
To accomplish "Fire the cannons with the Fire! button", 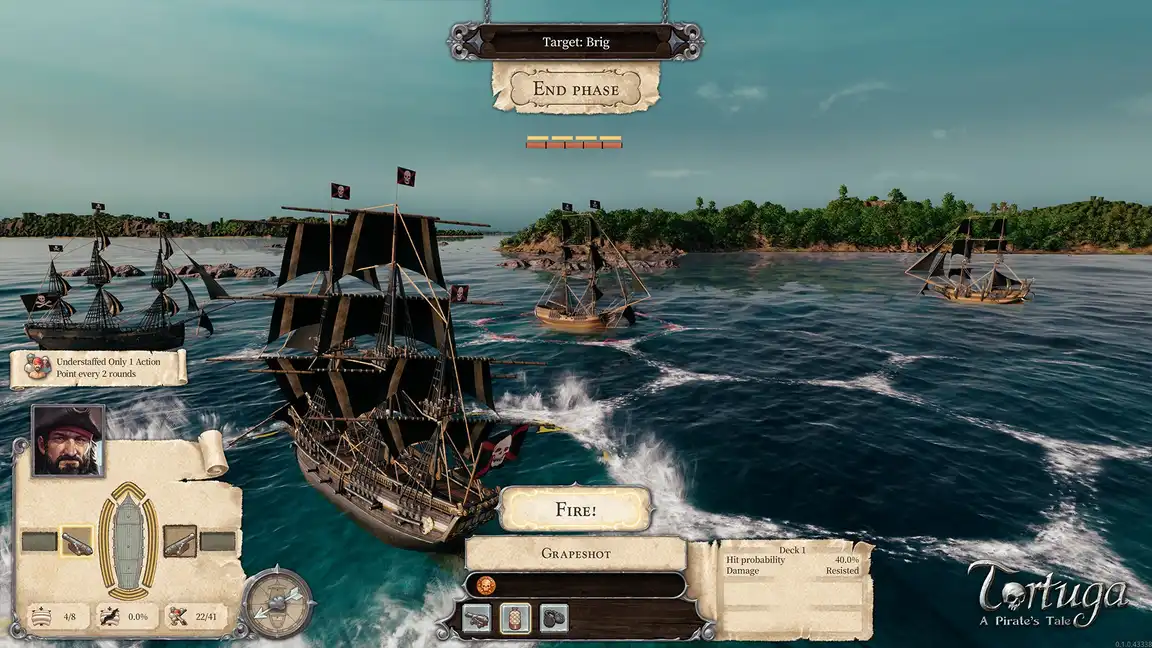I will coord(575,510).
